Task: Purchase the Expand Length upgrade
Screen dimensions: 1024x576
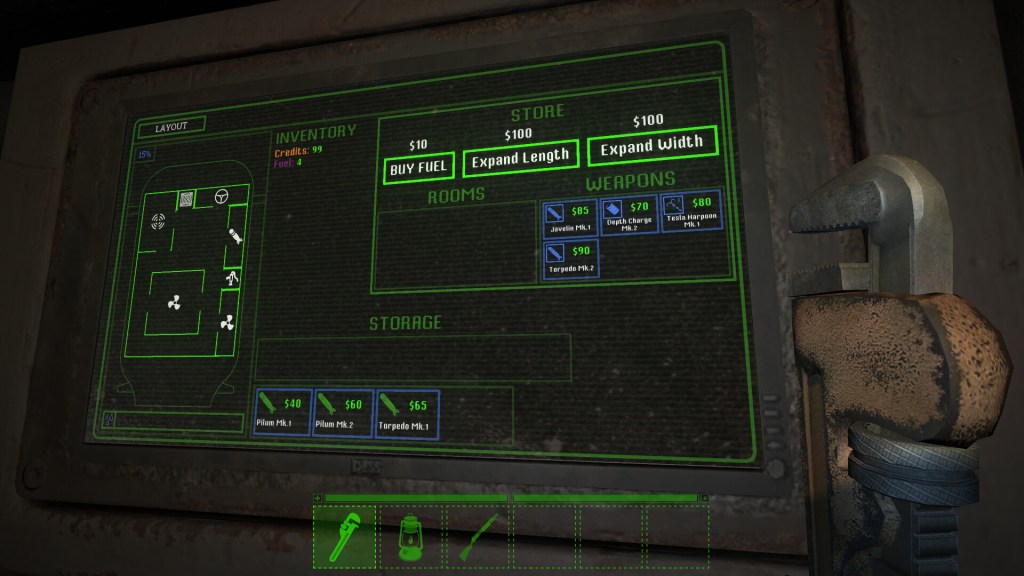Action: point(520,158)
